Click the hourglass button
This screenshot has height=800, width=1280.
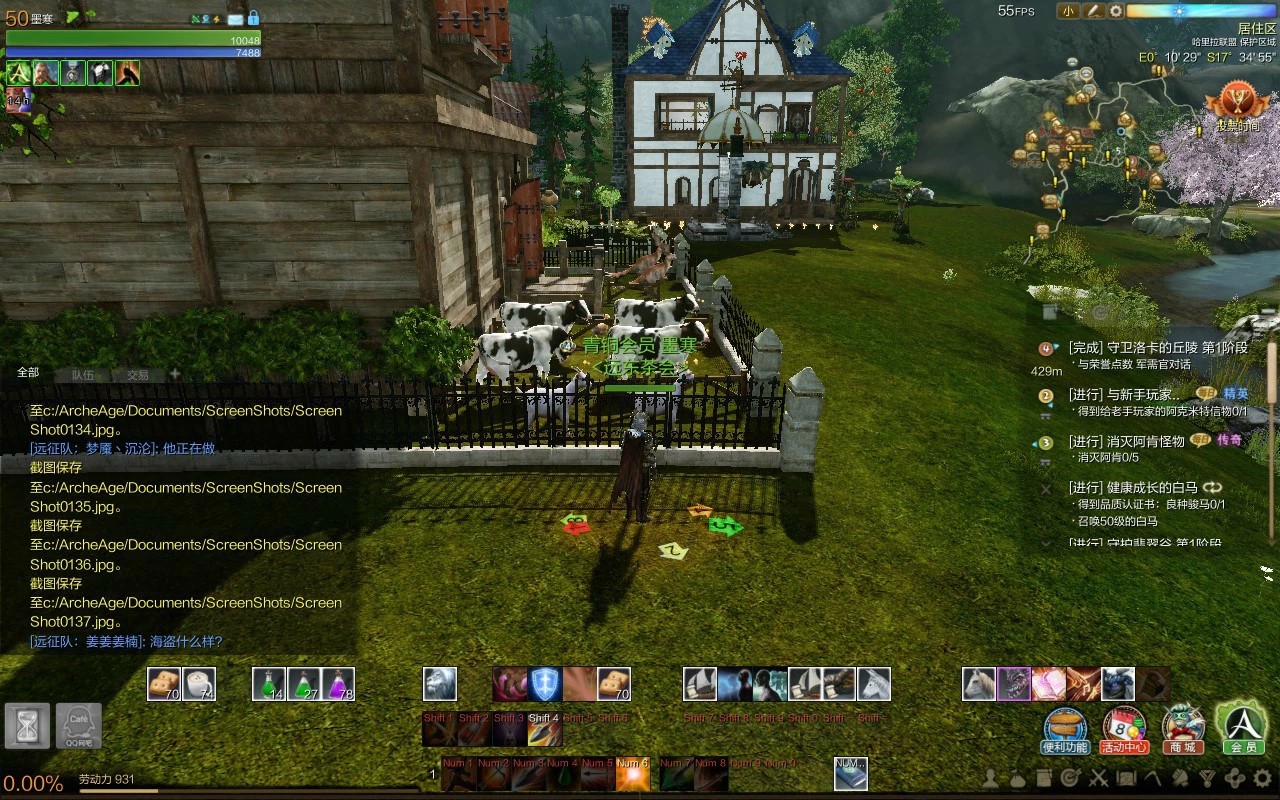(27, 726)
